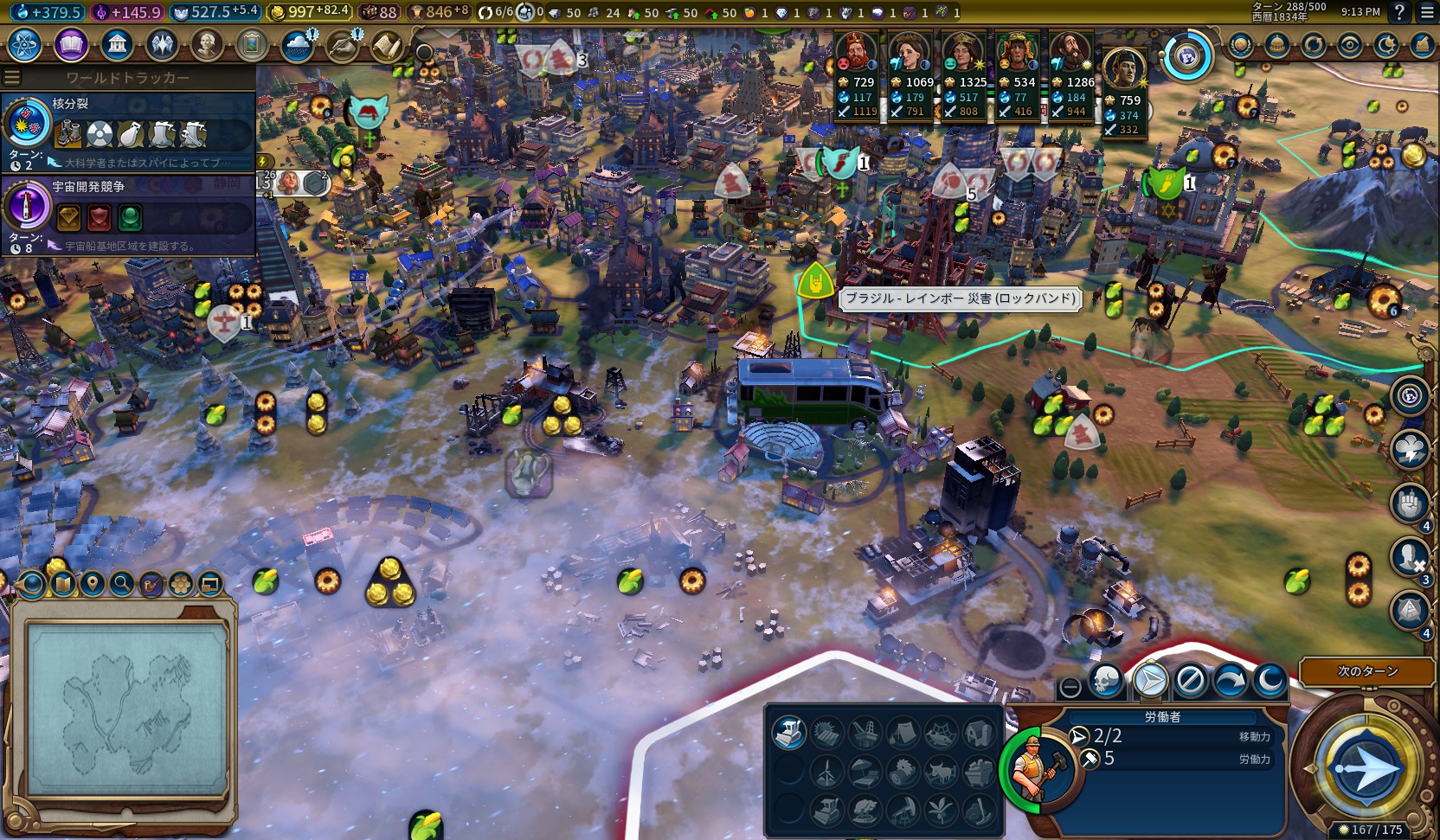Click the 次のターン (Next Turn) button
The image size is (1440, 840).
pyautogui.click(x=1366, y=671)
